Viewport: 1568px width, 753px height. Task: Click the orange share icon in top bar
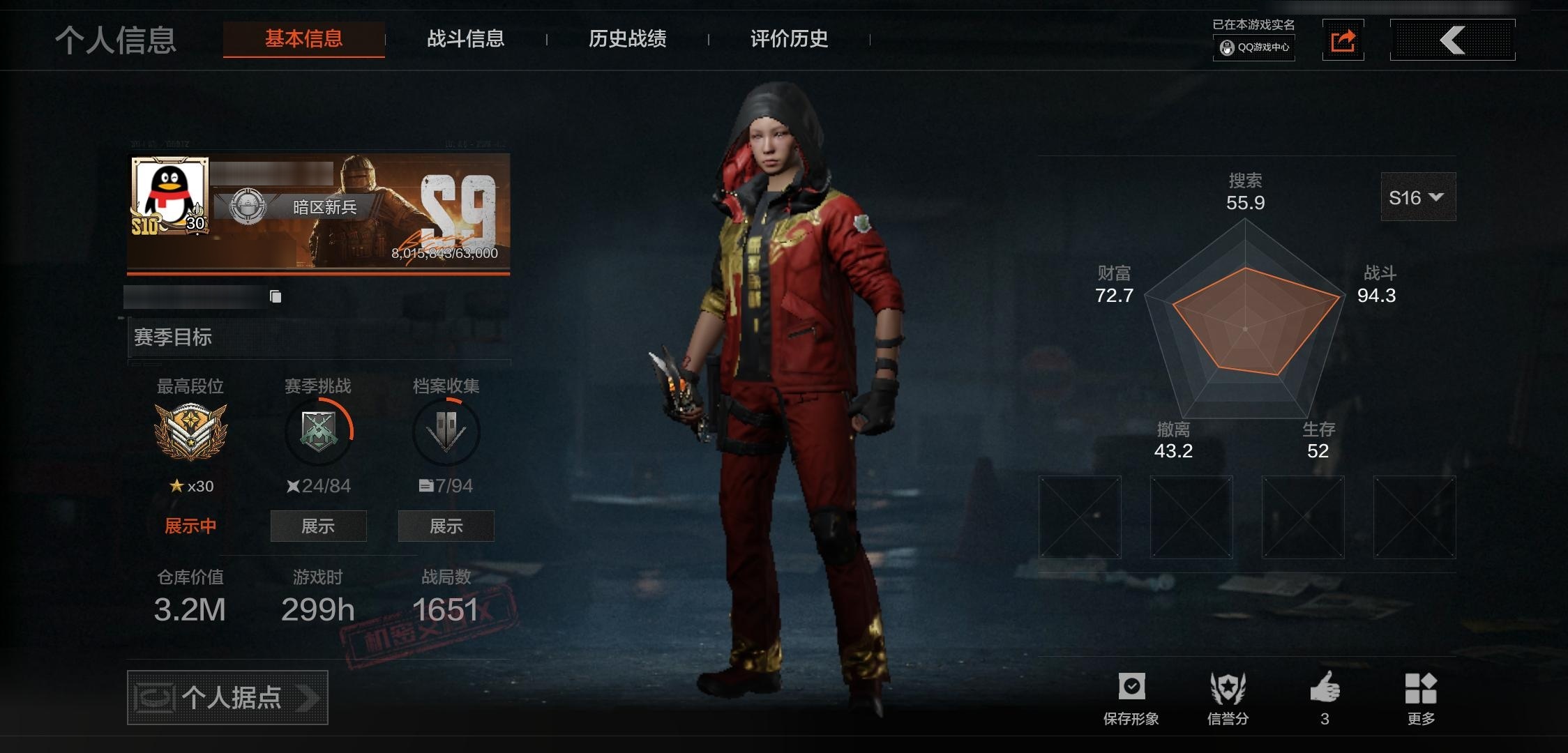pos(1343,40)
